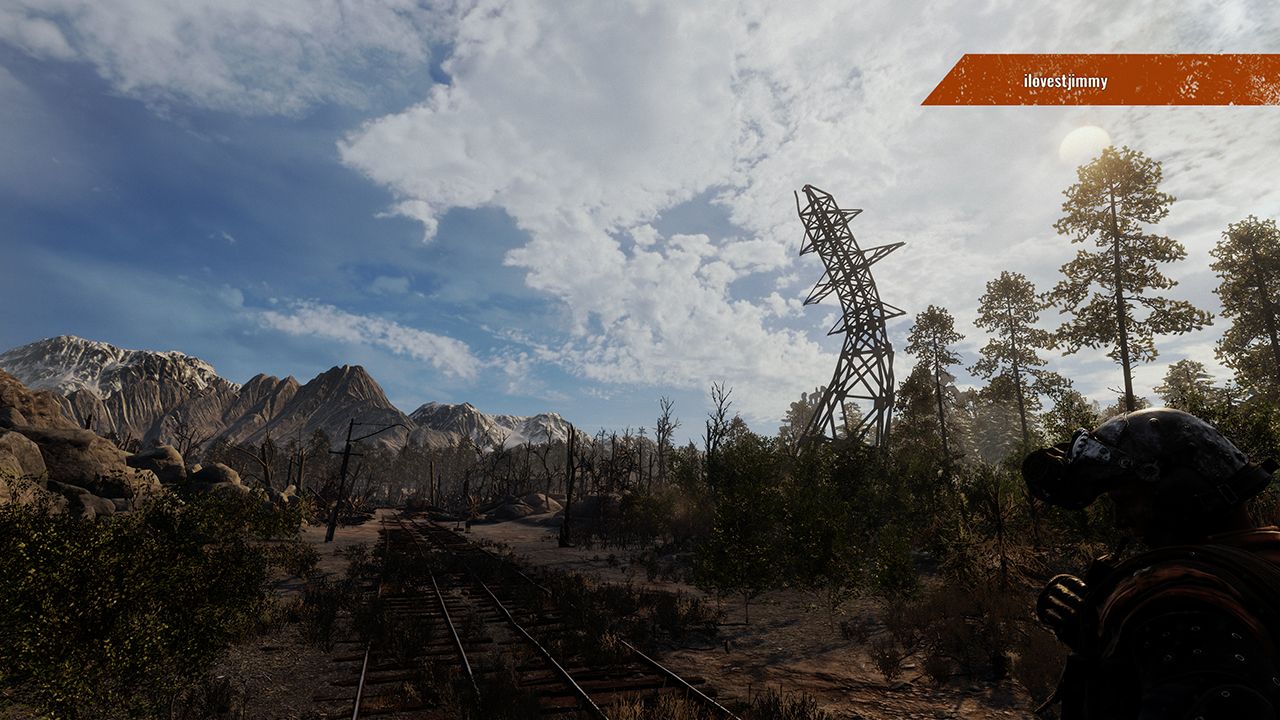This screenshot has width=1280, height=720.
Task: Click the ilovestjimmy player name banner
Action: click(1066, 81)
